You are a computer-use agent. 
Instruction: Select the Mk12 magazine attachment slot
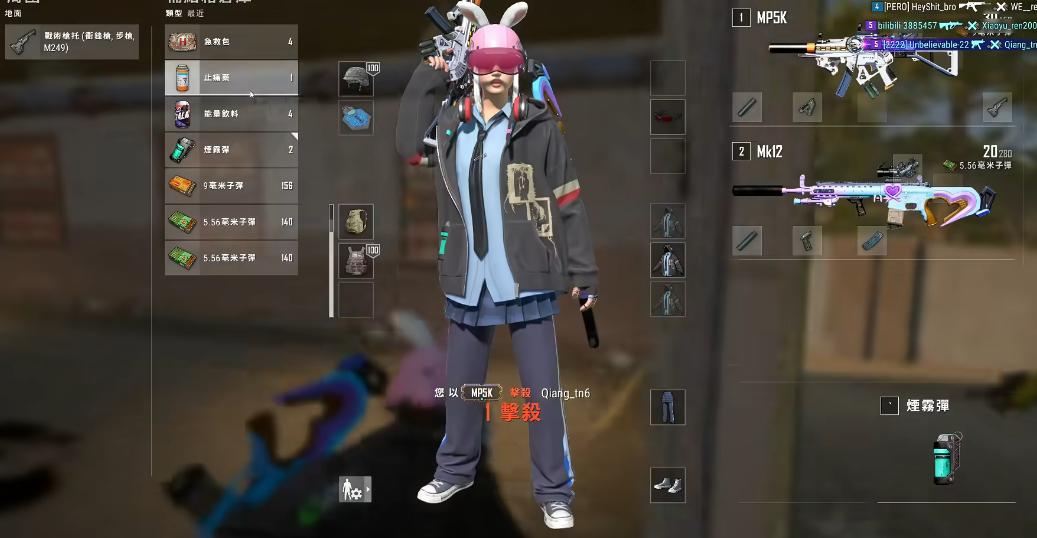pyautogui.click(x=872, y=241)
